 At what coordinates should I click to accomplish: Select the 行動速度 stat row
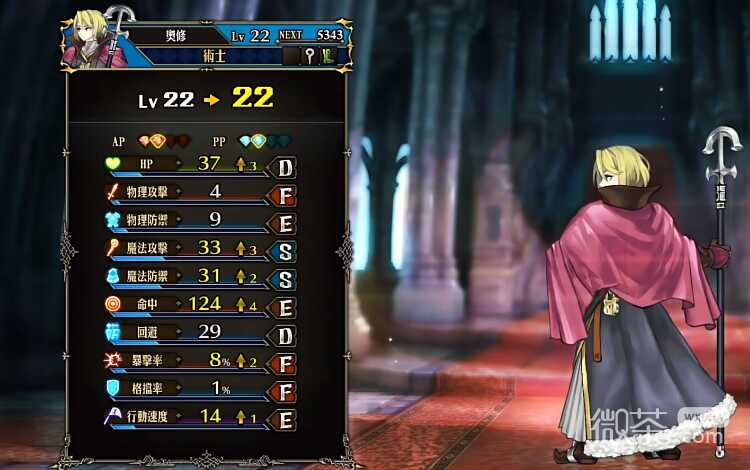[x=198, y=416]
